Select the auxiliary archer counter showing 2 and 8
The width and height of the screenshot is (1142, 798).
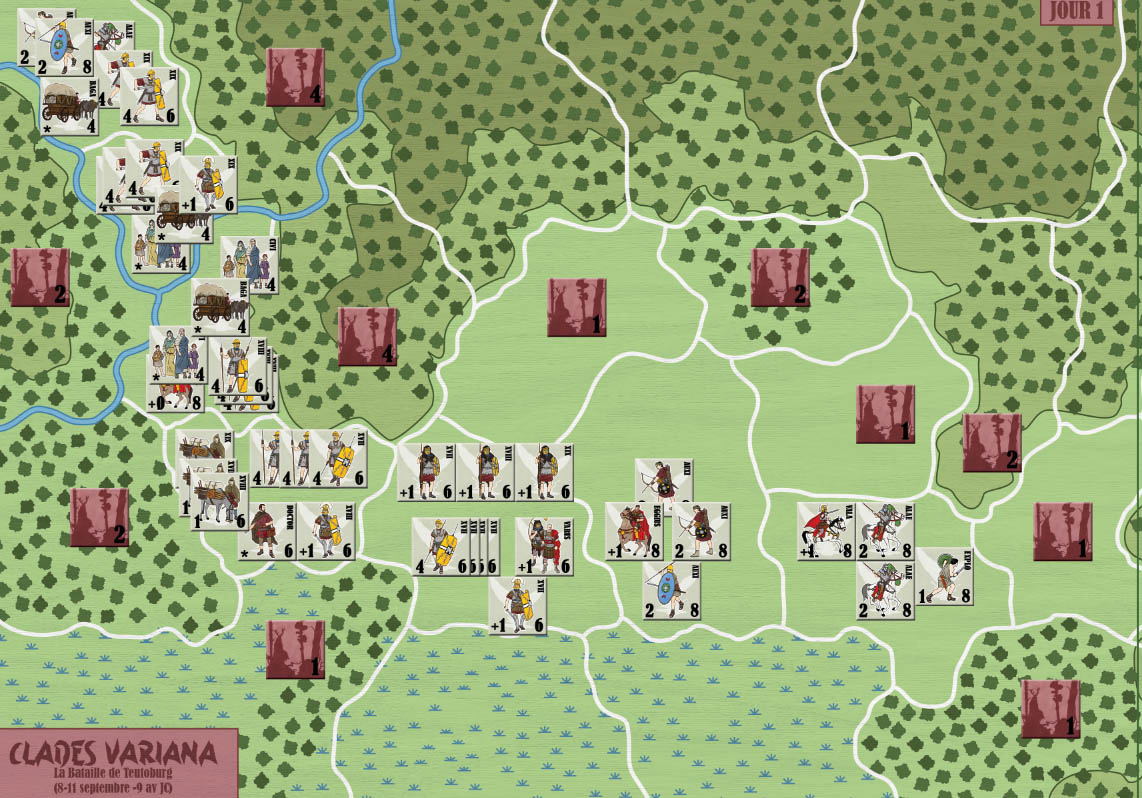pos(700,531)
